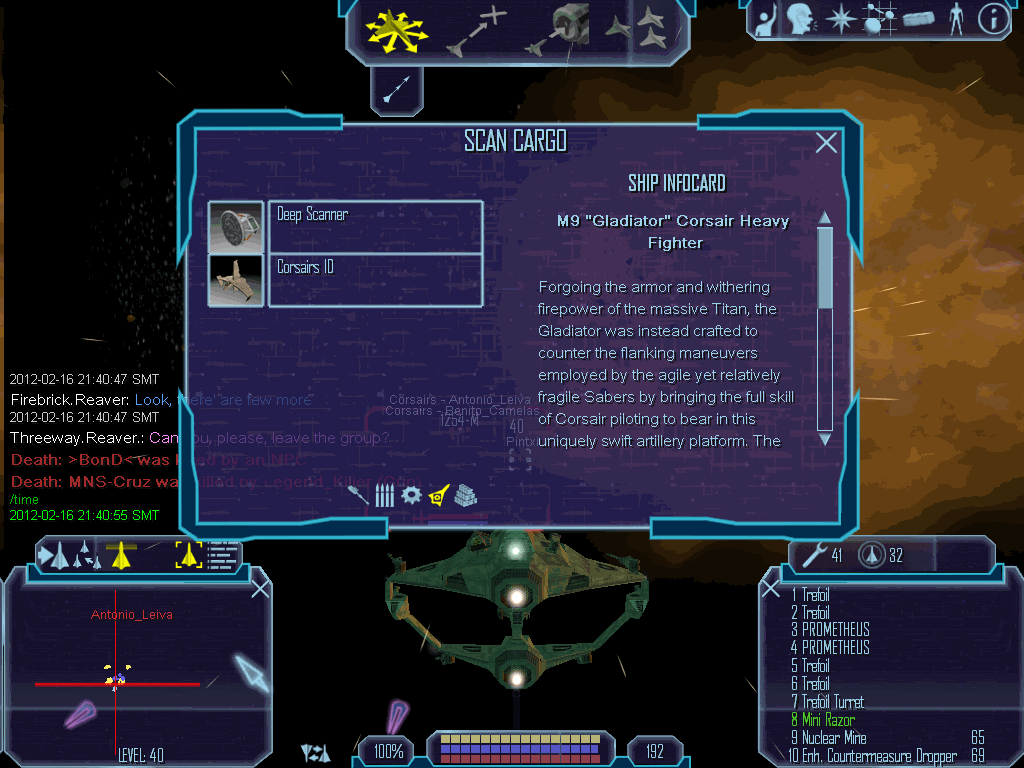The image size is (1024, 768).
Task: Close the Scan Cargo window
Action: 826,143
